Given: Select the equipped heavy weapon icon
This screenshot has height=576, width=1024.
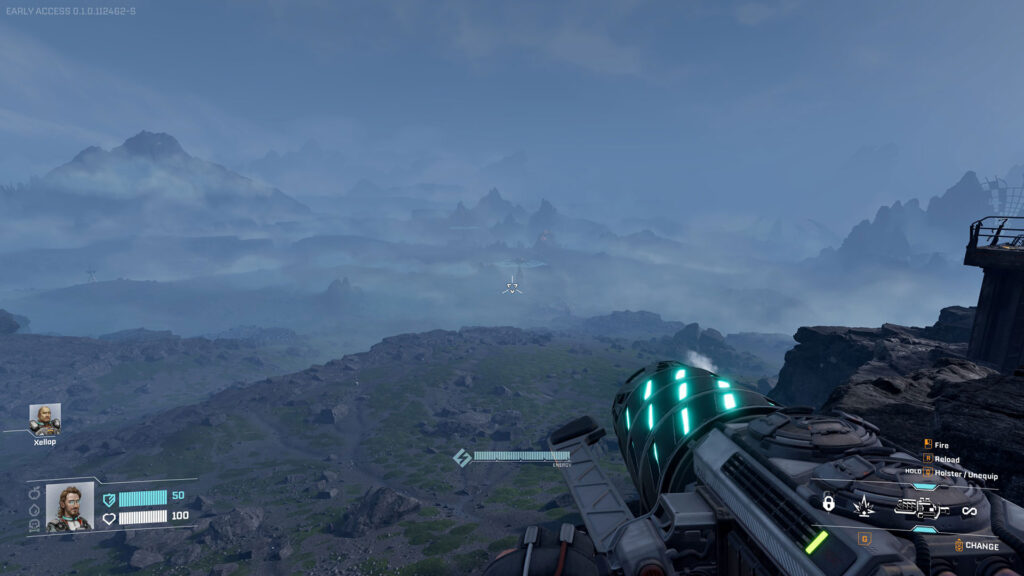Looking at the screenshot, I should pos(920,509).
